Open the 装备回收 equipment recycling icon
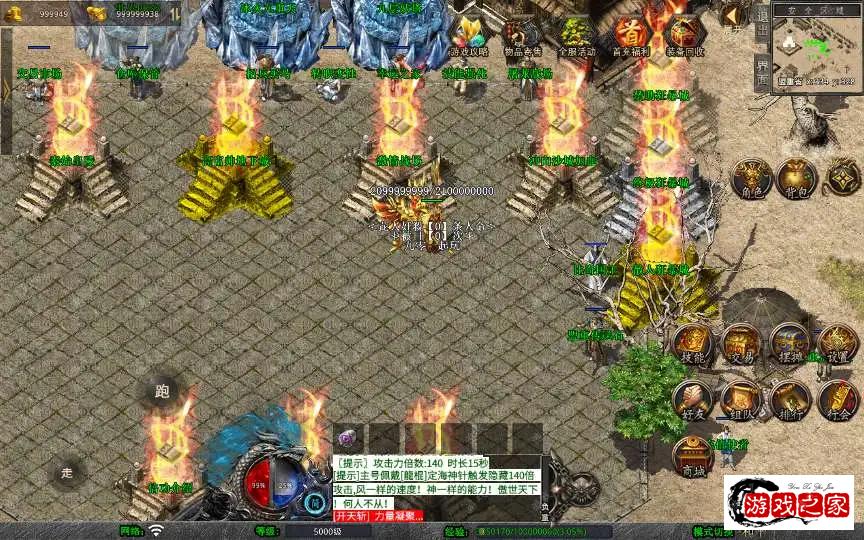This screenshot has height=540, width=864. point(685,35)
